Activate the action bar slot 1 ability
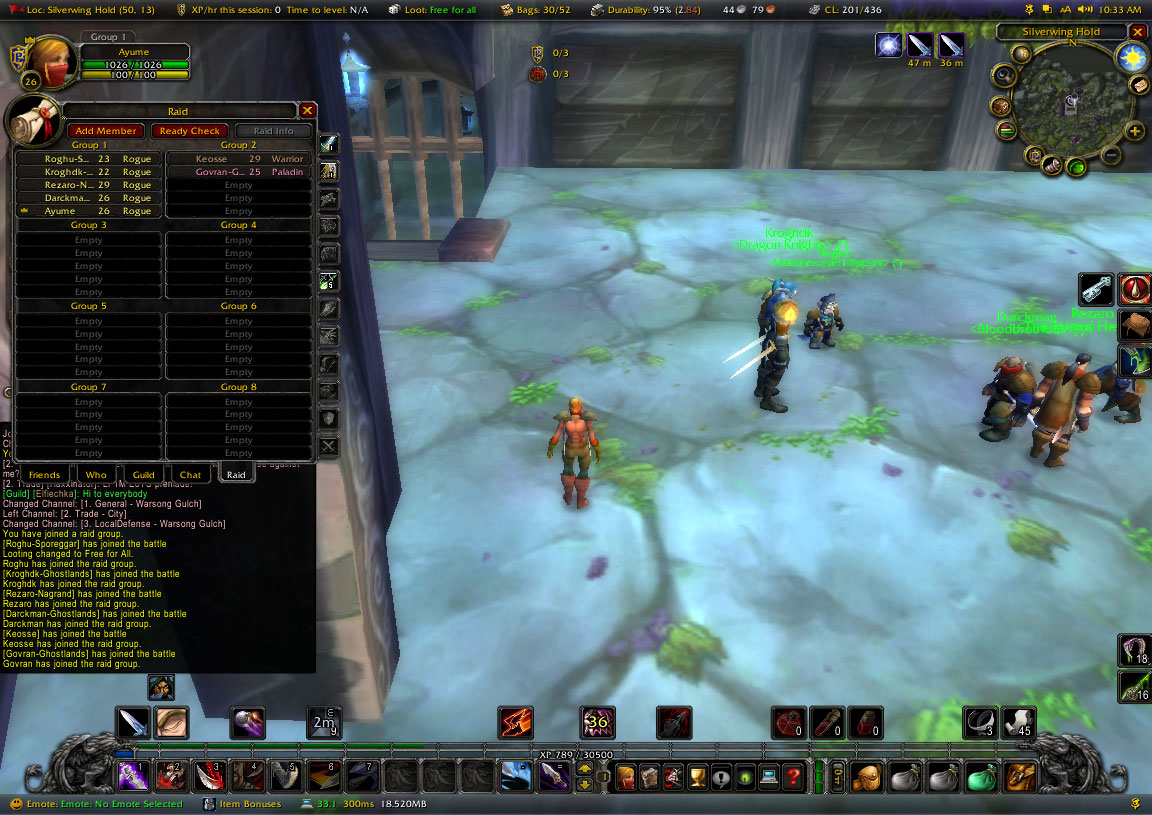 coord(133,775)
